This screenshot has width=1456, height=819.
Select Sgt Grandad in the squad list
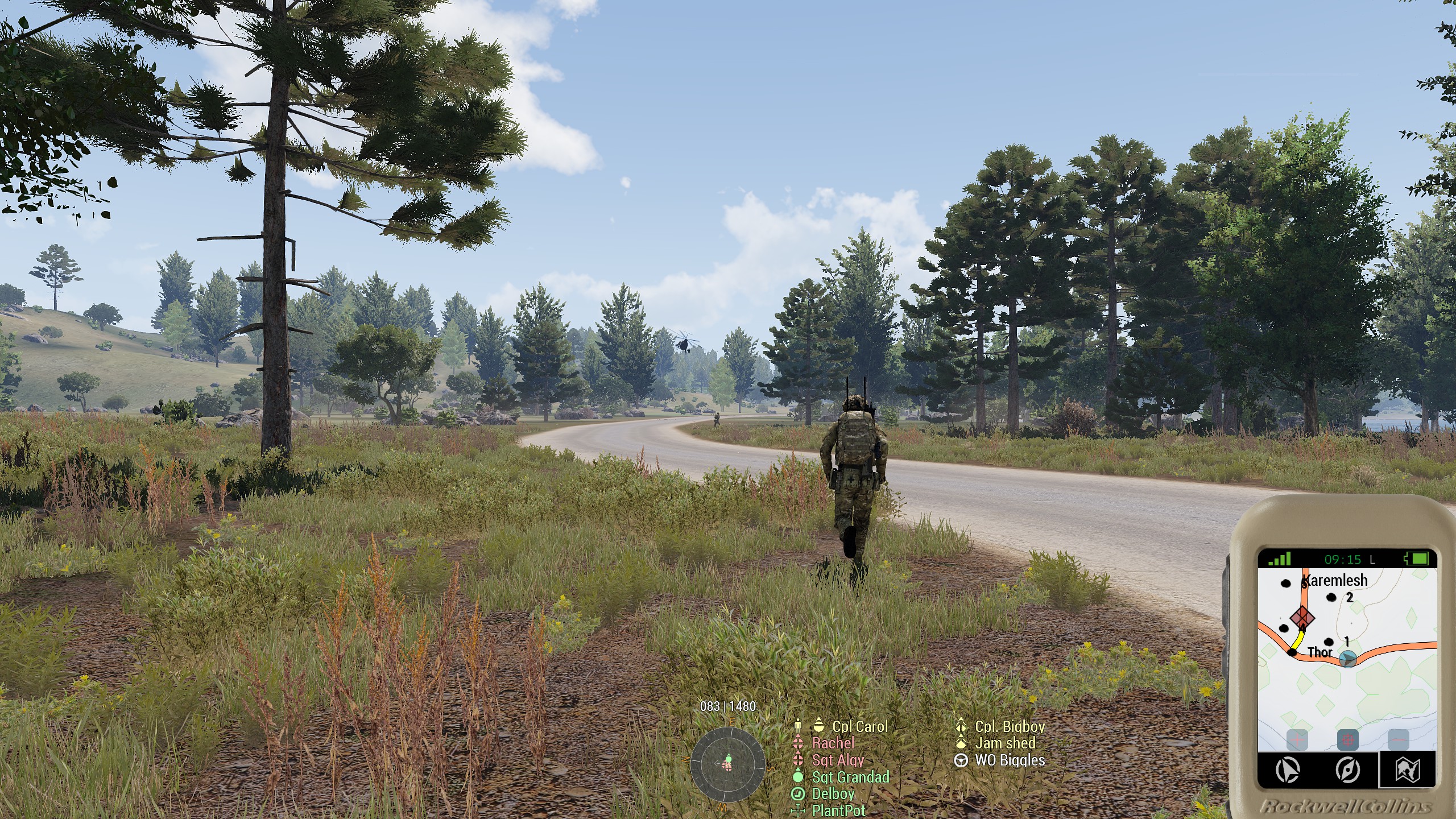click(850, 777)
